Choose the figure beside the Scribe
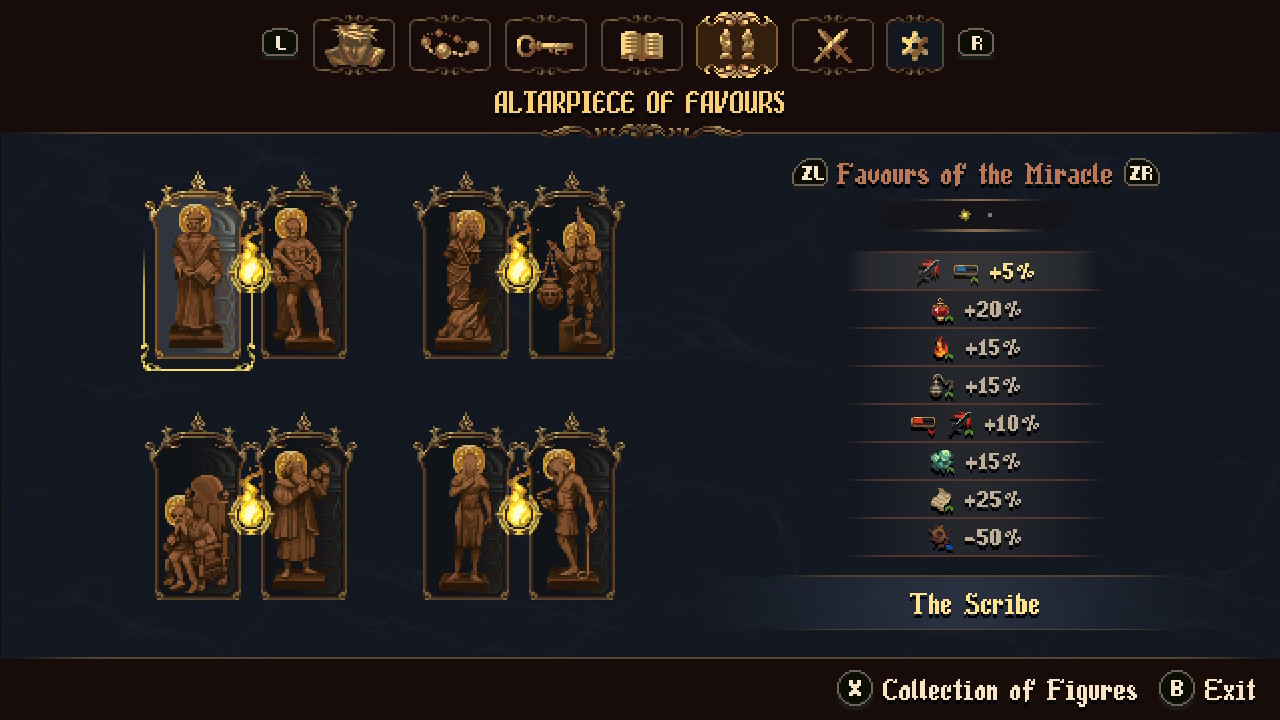 [x=303, y=275]
